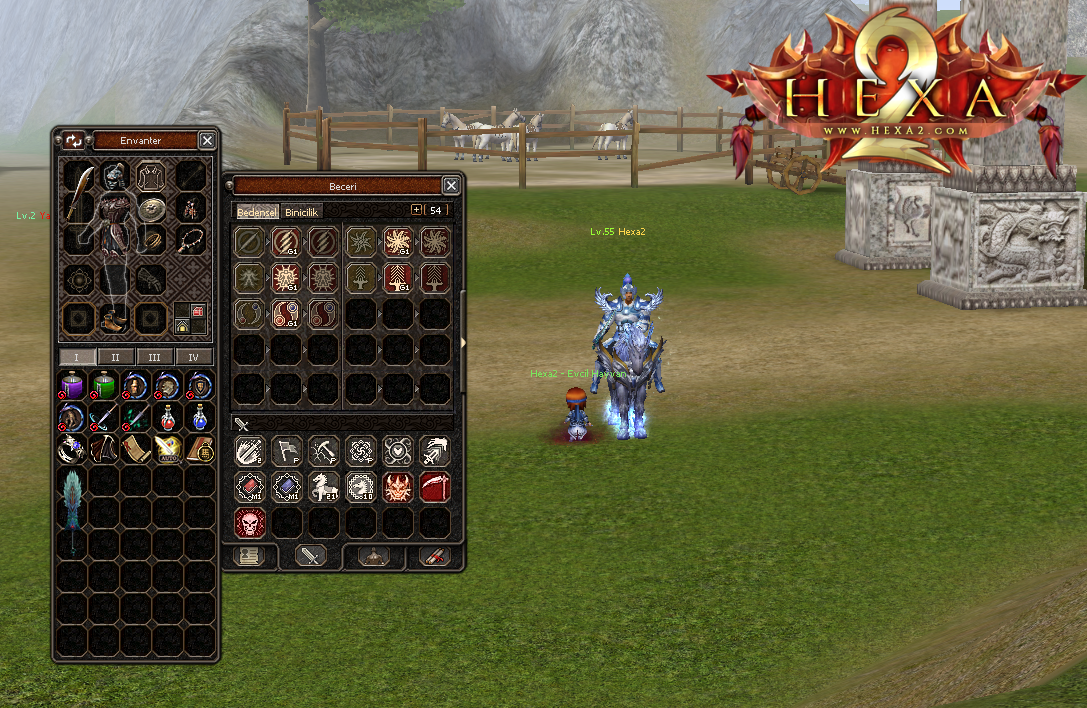Activate the horse skill numbered 21
The image size is (1087, 708).
tap(323, 487)
